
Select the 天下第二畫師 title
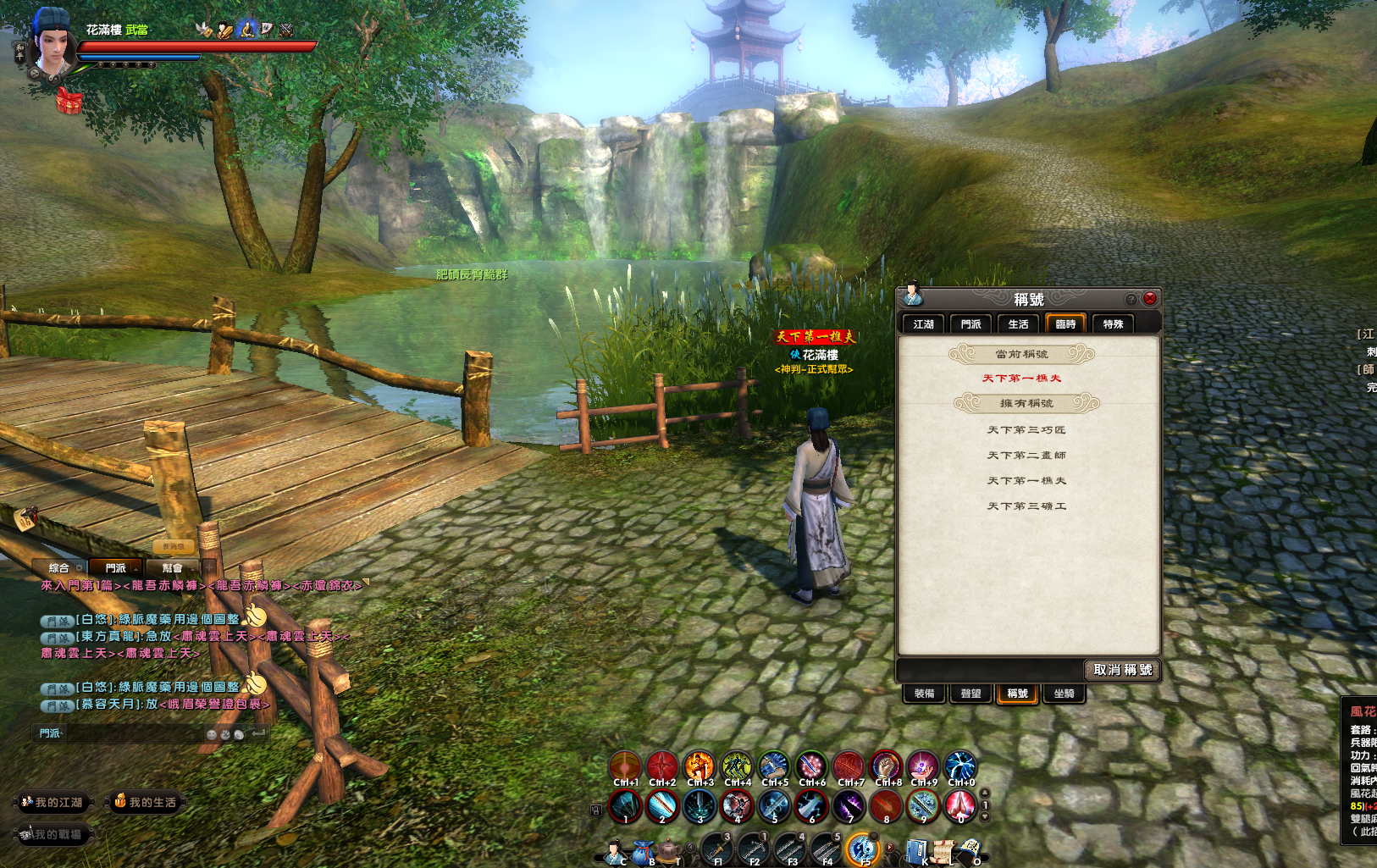point(1026,456)
